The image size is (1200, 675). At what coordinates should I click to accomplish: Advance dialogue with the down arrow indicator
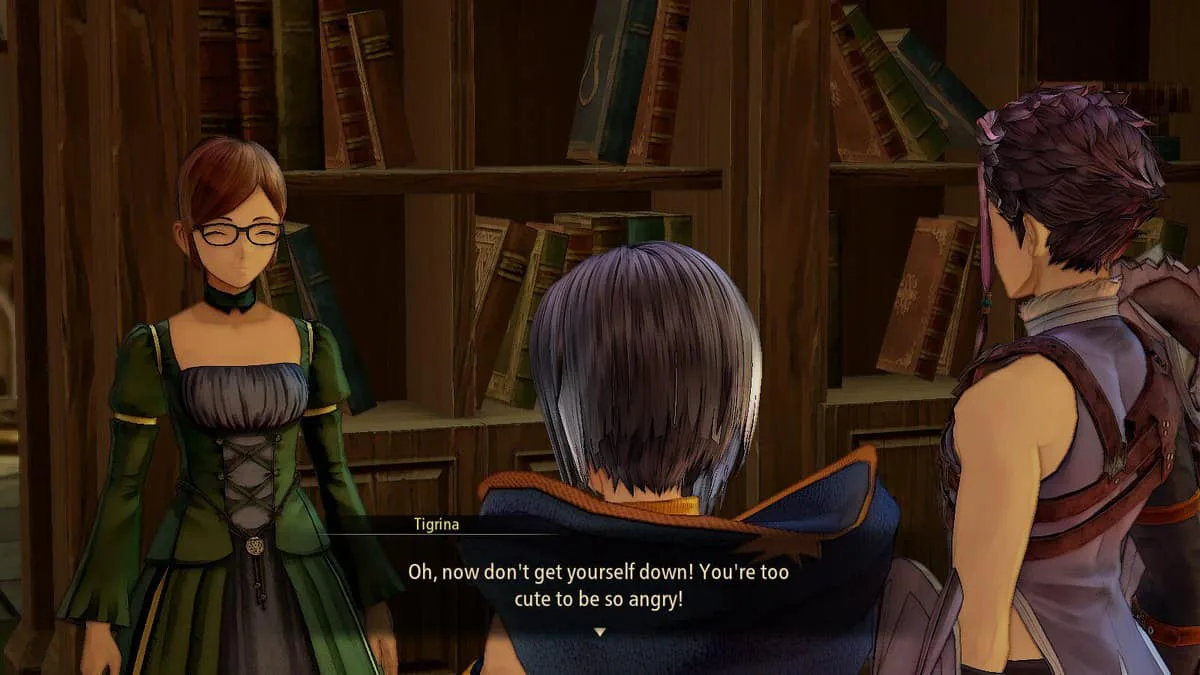[599, 632]
